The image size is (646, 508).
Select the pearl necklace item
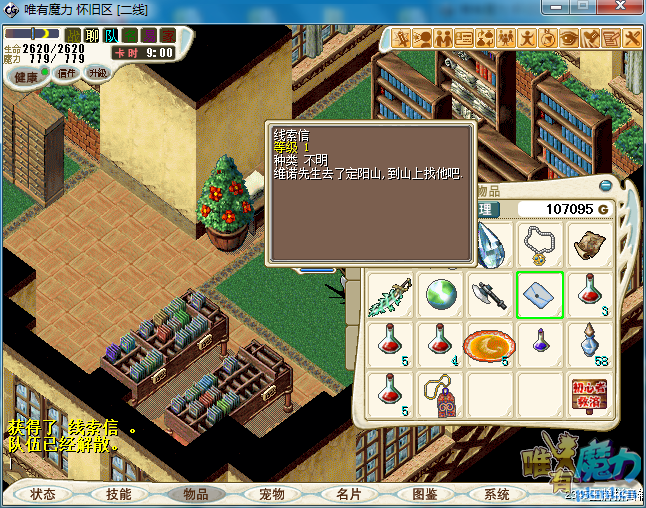(x=540, y=244)
